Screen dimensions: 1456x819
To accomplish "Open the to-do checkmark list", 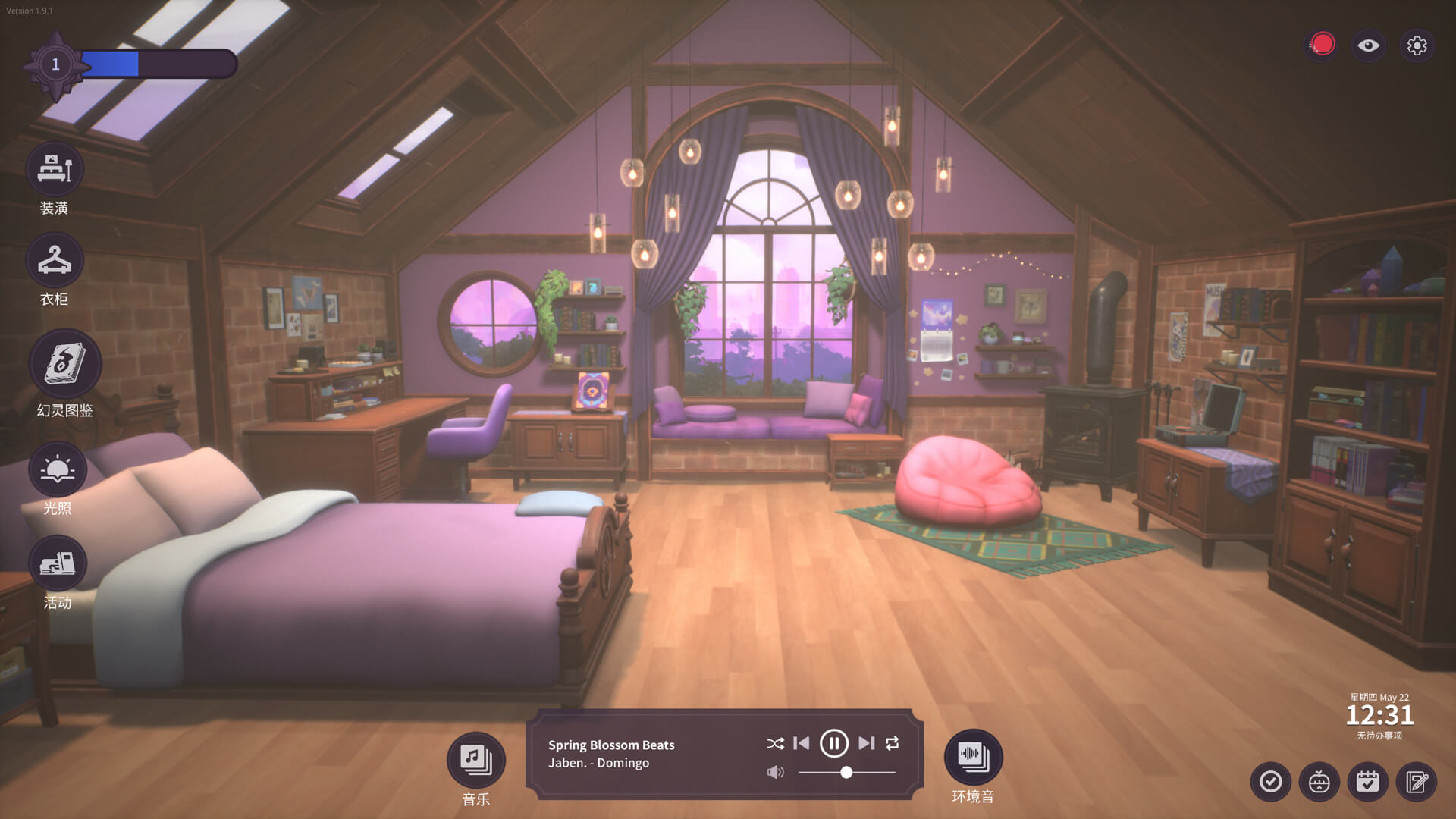I will [x=1270, y=782].
